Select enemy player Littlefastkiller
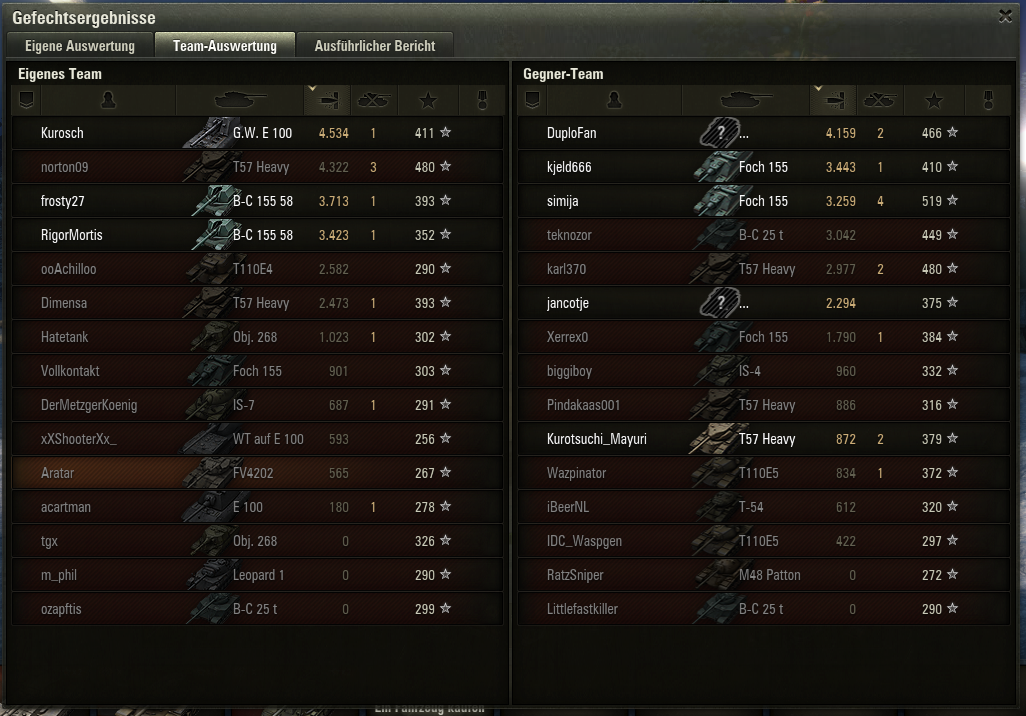Viewport: 1026px width, 716px height. [x=582, y=609]
